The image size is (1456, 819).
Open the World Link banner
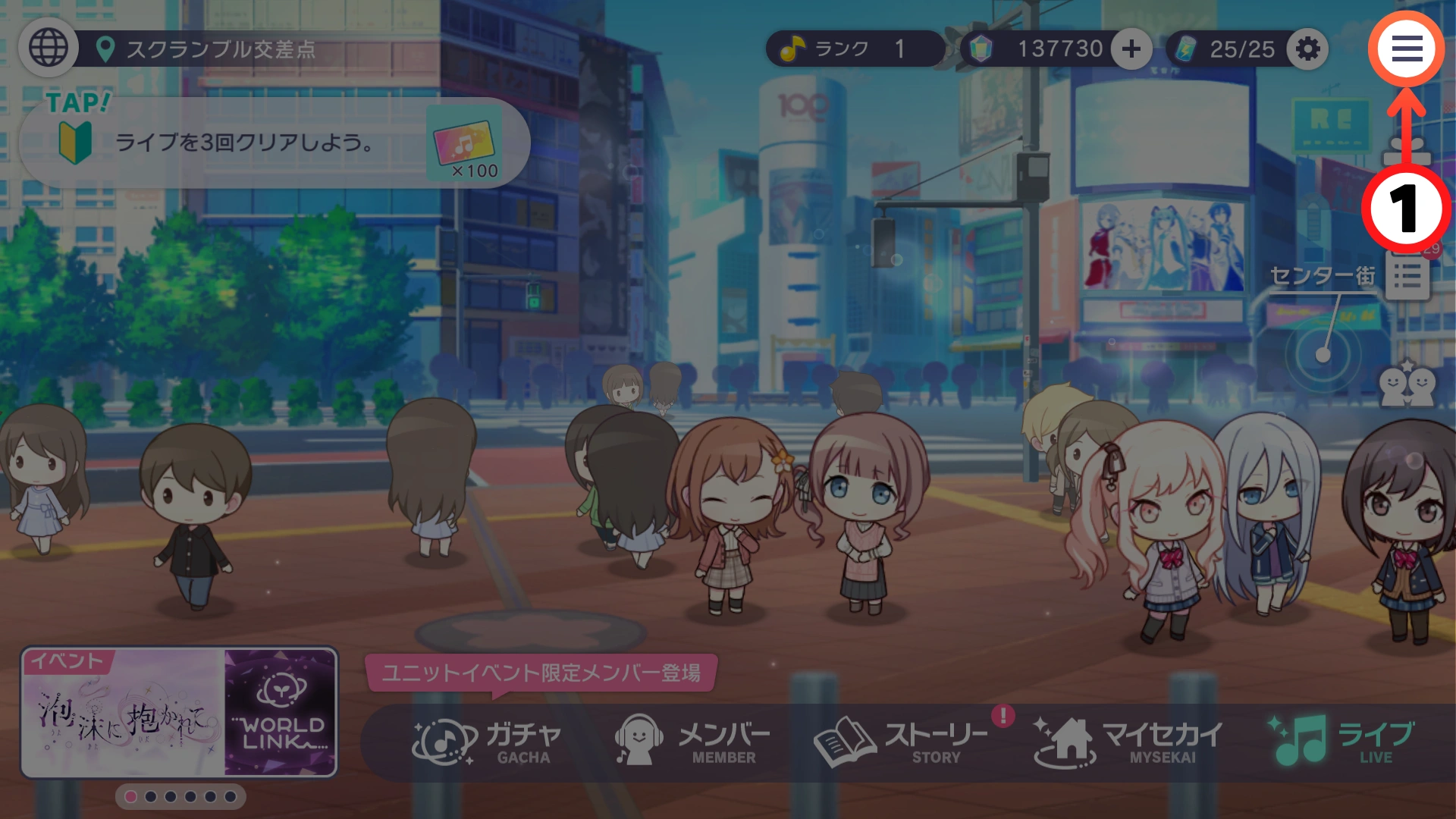pos(281,713)
